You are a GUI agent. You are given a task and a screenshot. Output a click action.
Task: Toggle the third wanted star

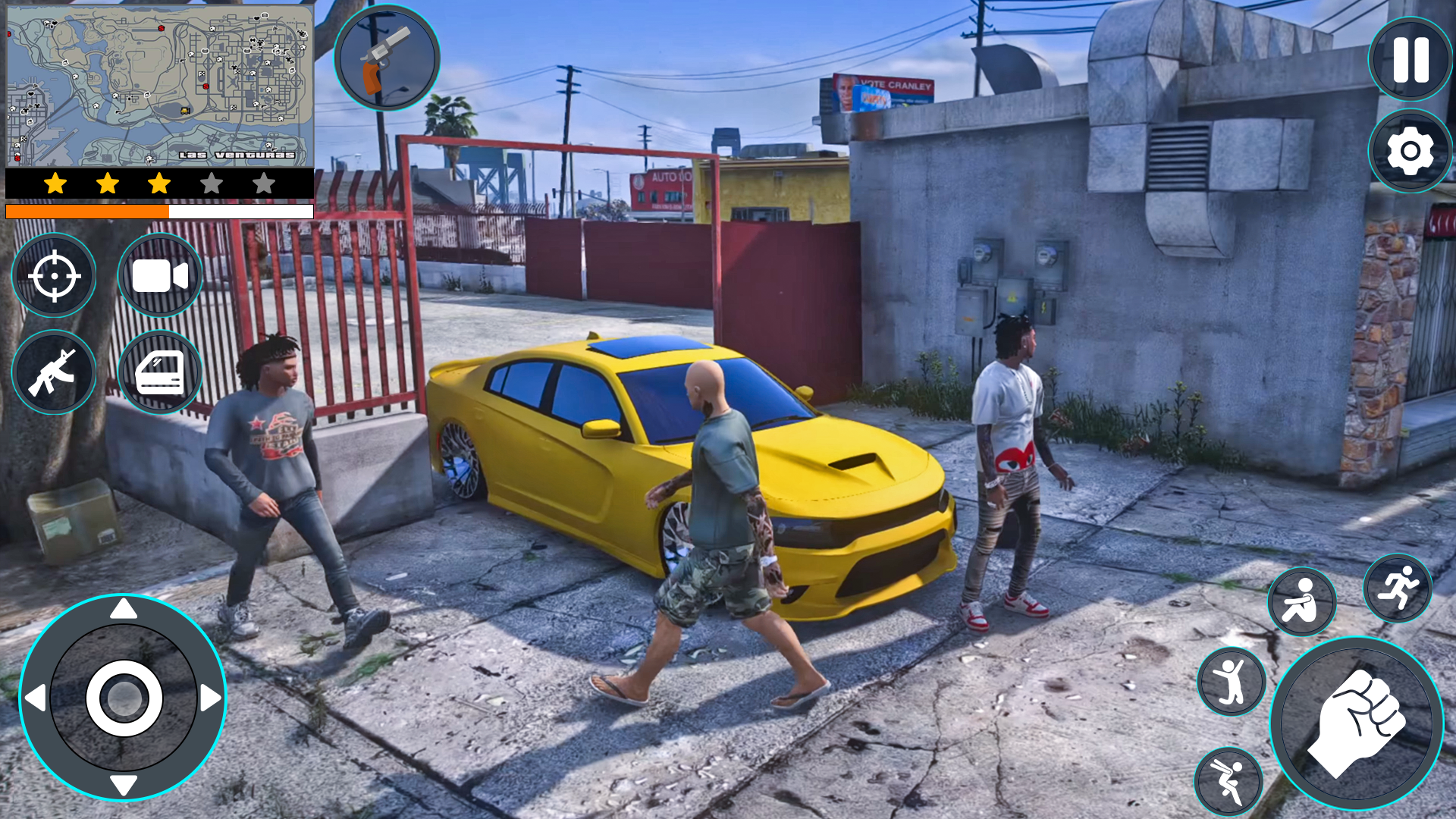click(x=158, y=182)
